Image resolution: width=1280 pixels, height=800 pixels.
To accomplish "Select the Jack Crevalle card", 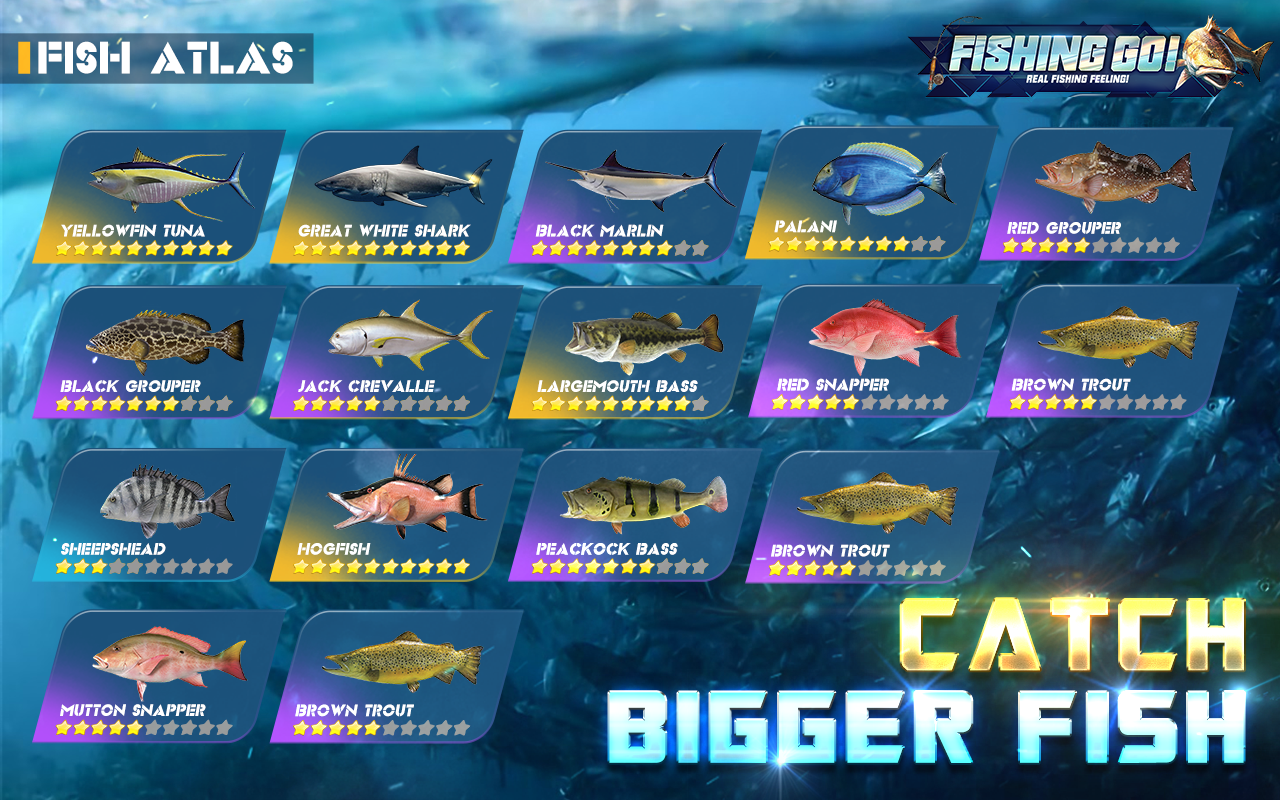I will point(390,350).
